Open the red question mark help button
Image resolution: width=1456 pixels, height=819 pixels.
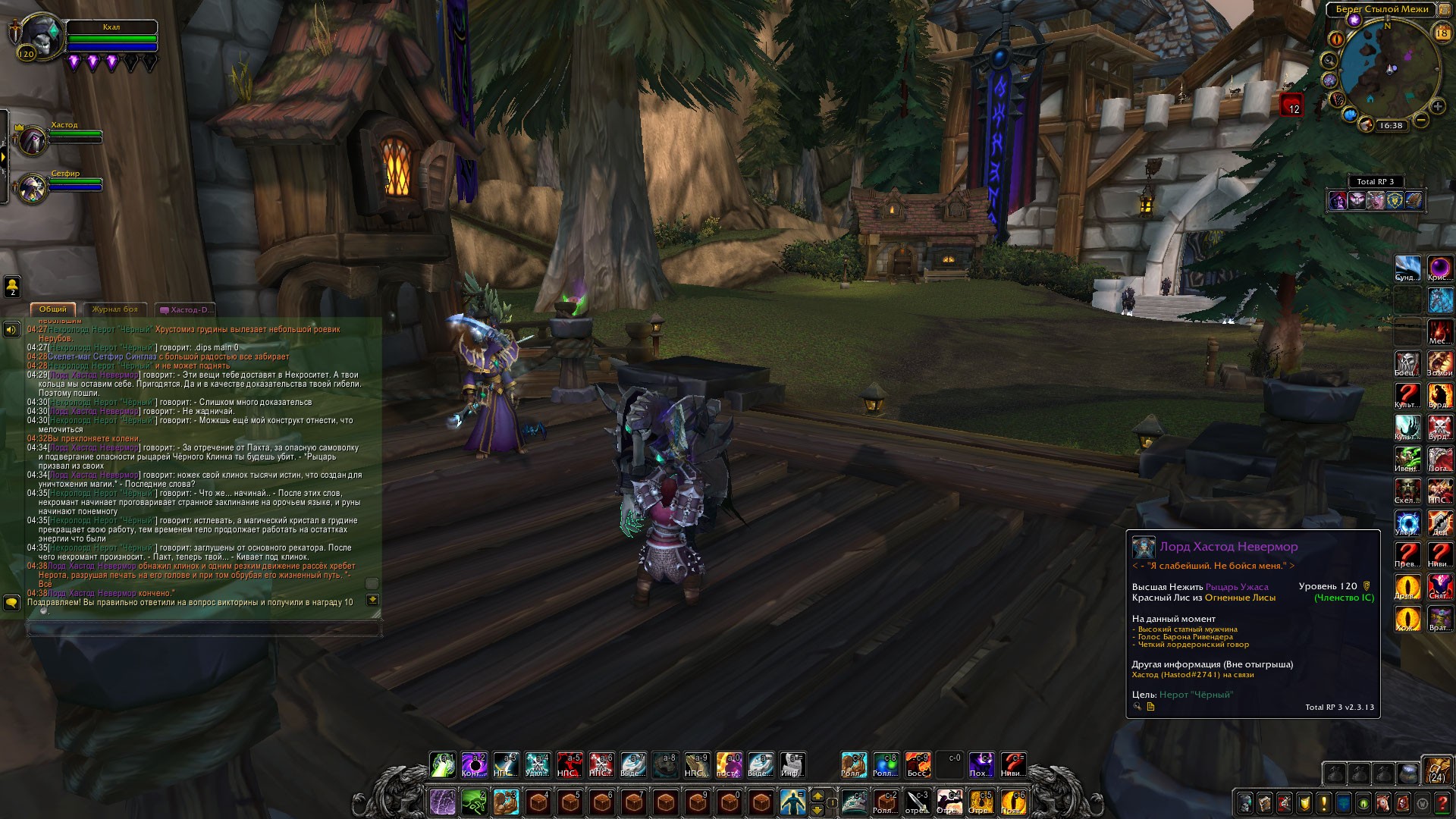1442,802
